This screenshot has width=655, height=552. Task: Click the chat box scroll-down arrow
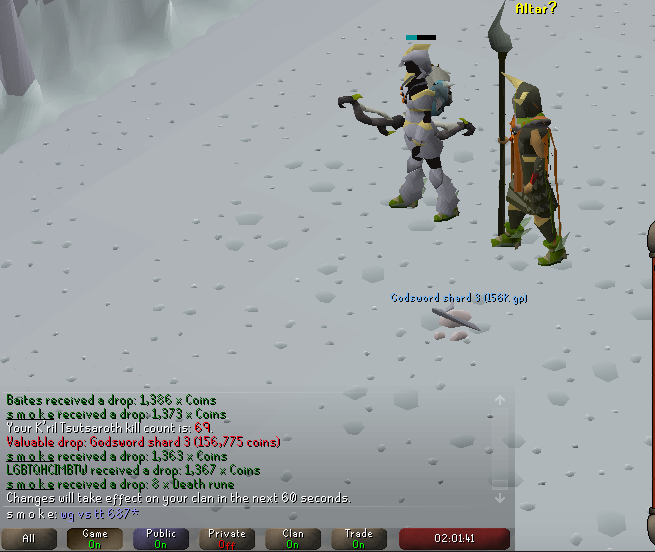[500, 498]
